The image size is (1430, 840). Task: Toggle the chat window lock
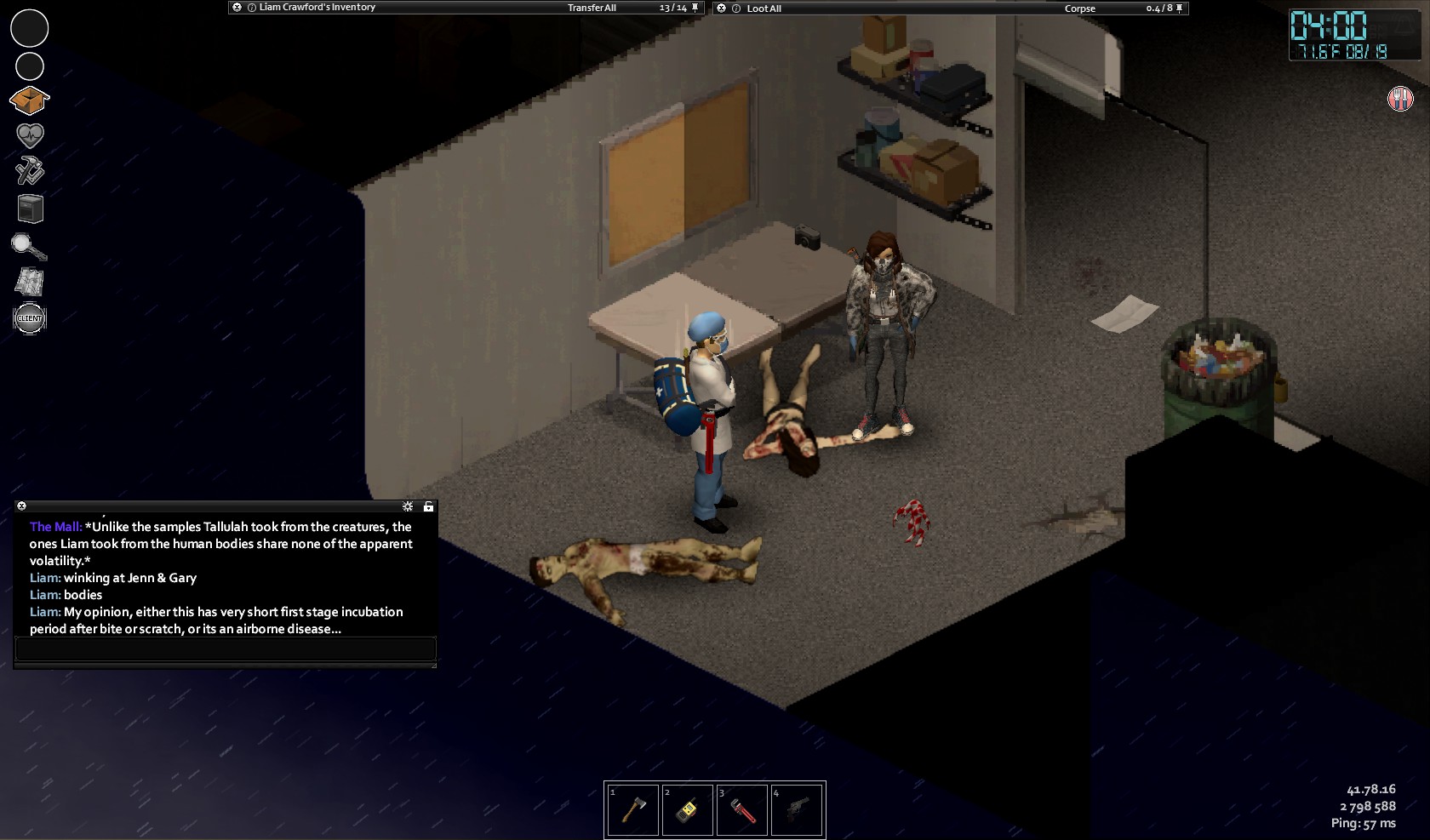pos(428,506)
